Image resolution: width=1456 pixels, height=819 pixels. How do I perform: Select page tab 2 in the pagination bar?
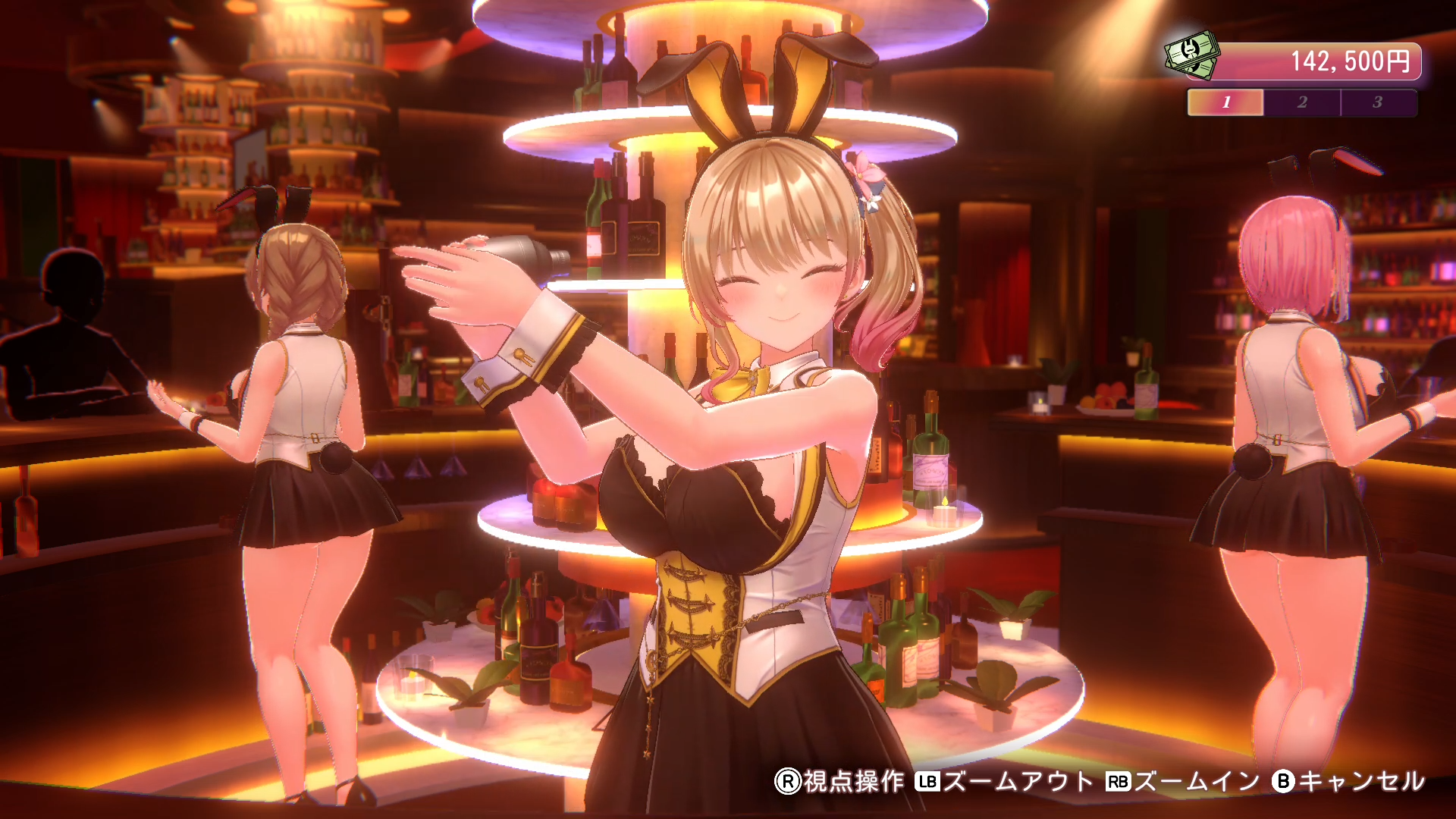tap(1301, 101)
